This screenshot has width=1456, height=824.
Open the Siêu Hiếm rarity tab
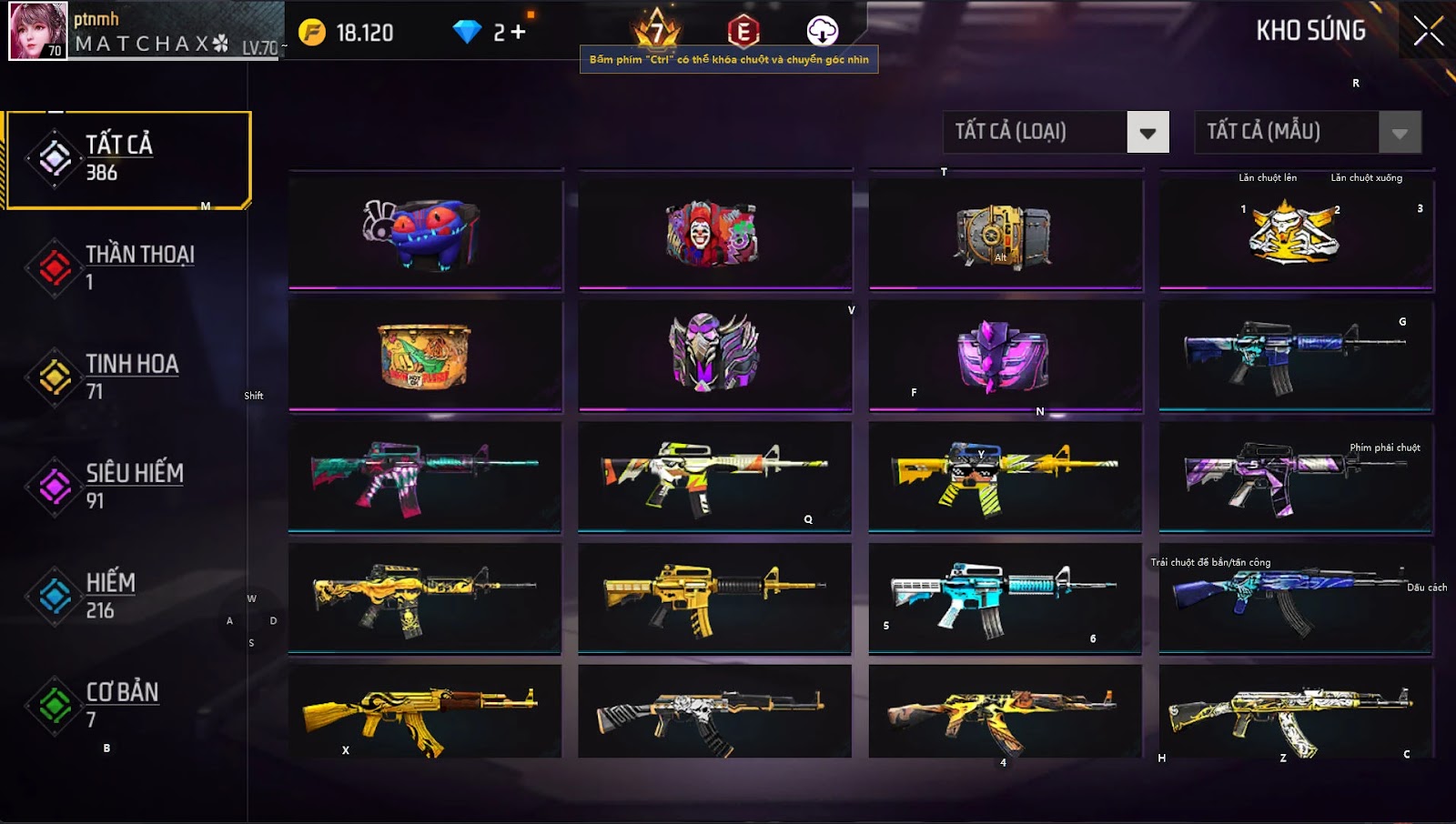point(127,486)
